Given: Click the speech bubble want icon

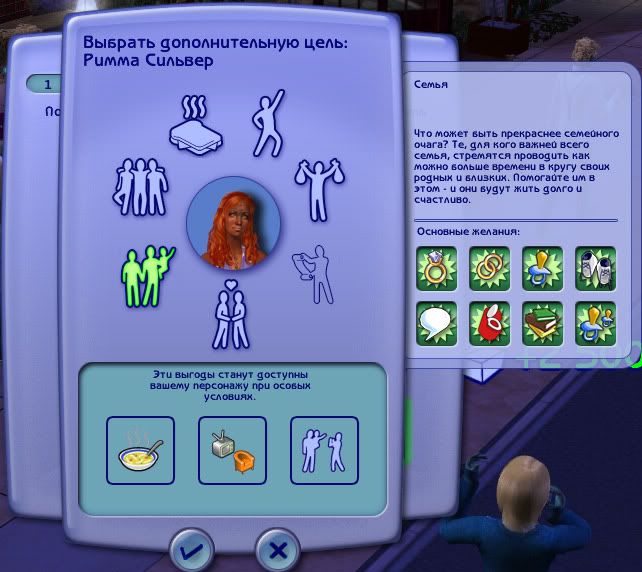Looking at the screenshot, I should coord(436,323).
